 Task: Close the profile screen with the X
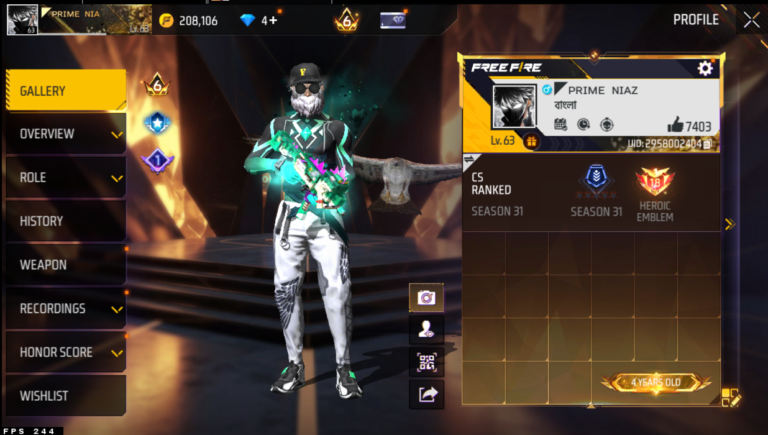click(751, 19)
